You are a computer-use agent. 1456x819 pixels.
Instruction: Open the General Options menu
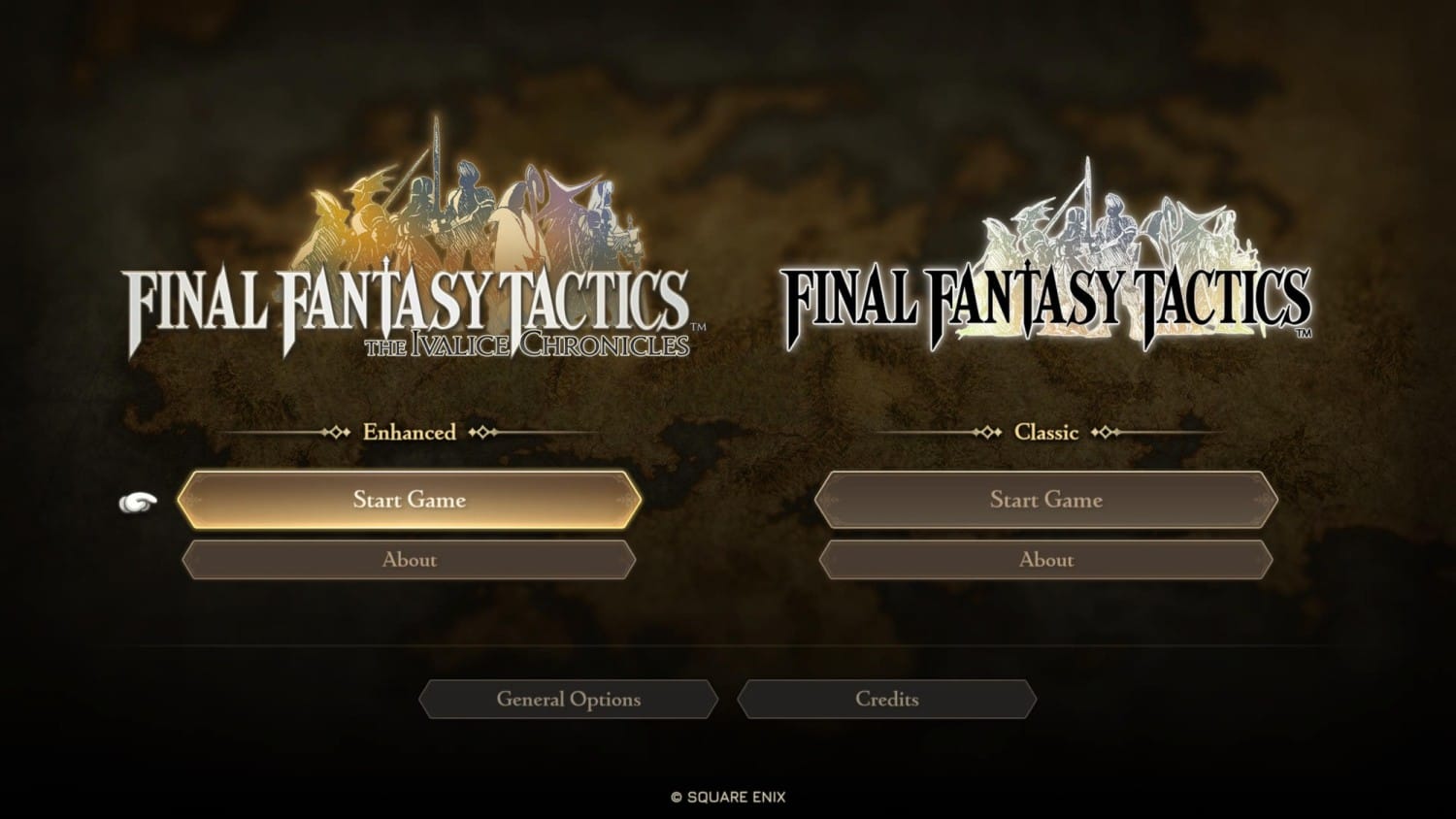pos(569,699)
